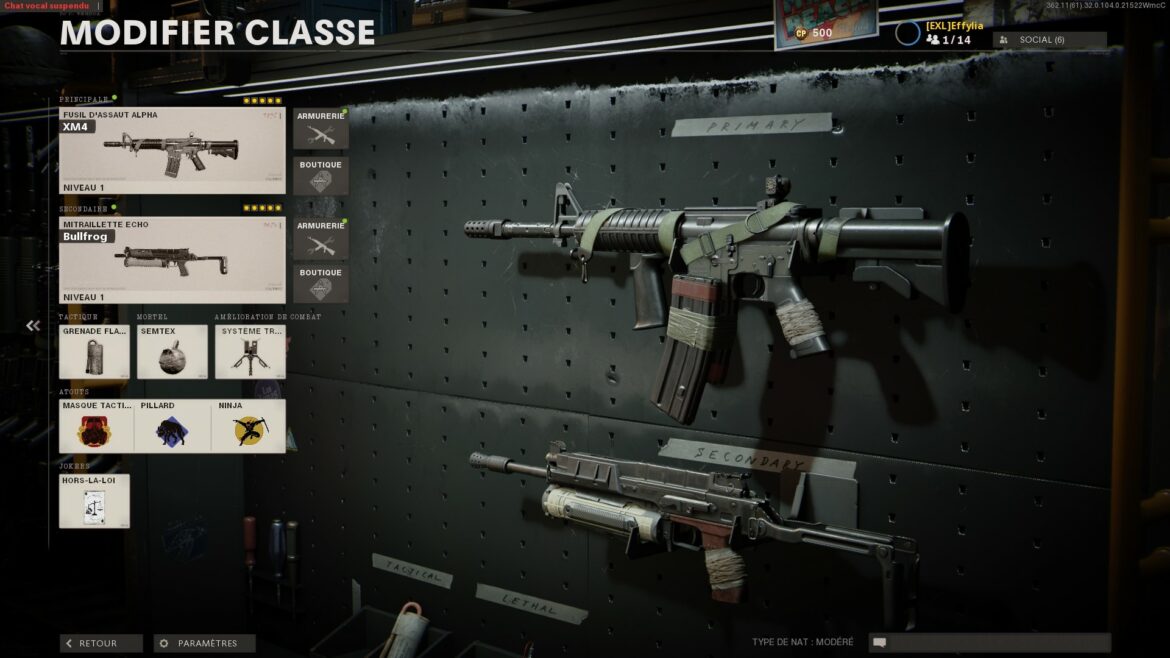1170x658 pixels.
Task: Click the chat message input box
Action: [x=989, y=643]
